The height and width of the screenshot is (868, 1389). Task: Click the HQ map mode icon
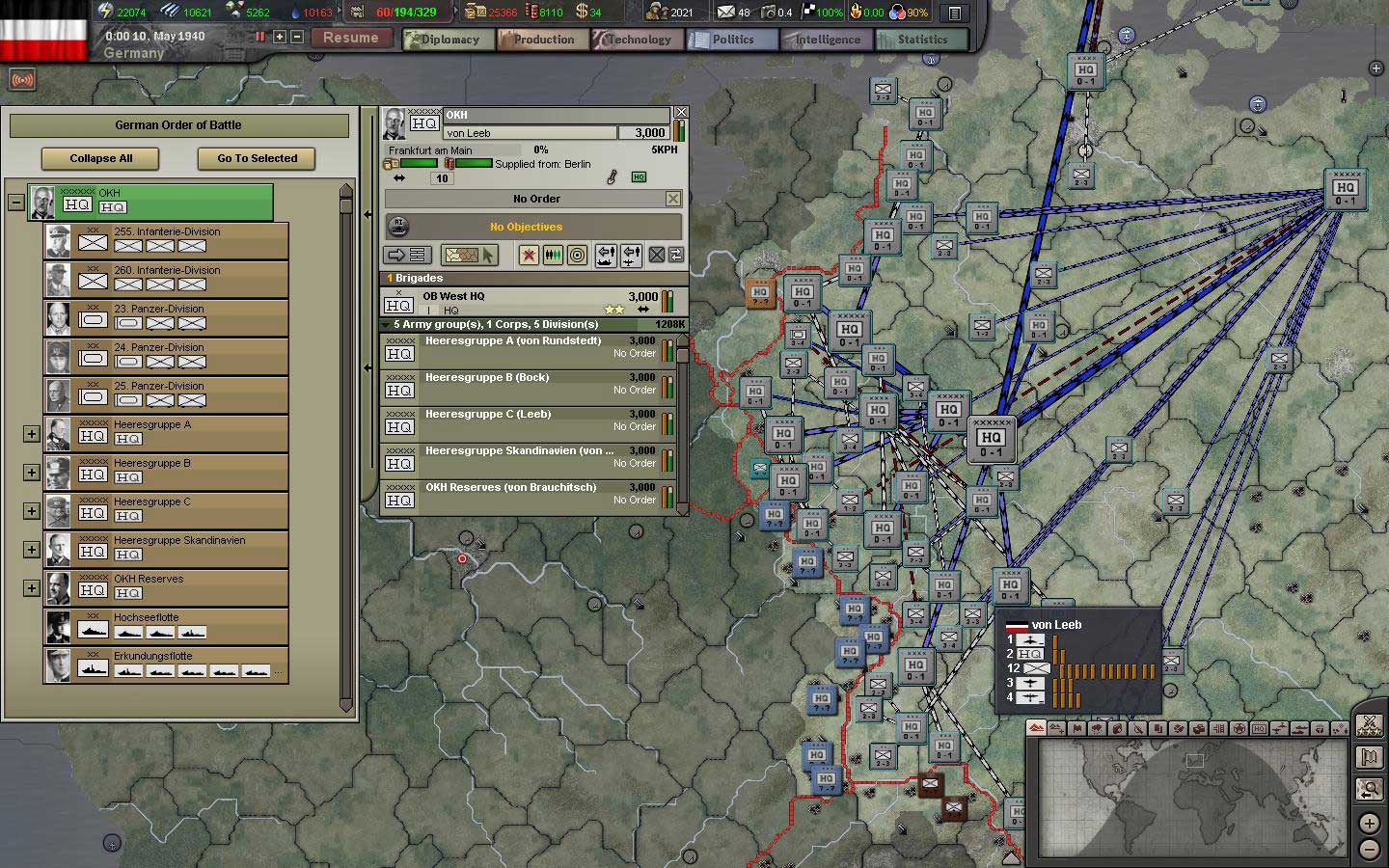pos(1258,728)
